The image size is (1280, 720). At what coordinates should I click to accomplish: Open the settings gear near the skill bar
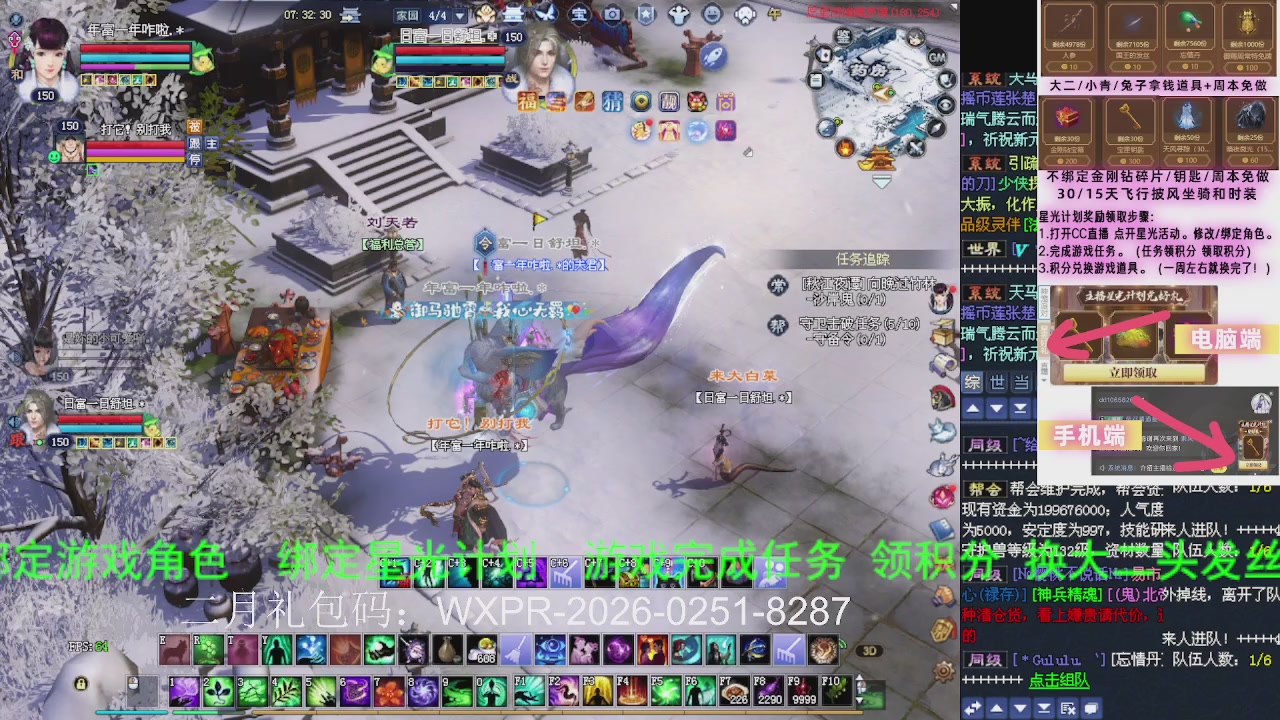point(943,672)
